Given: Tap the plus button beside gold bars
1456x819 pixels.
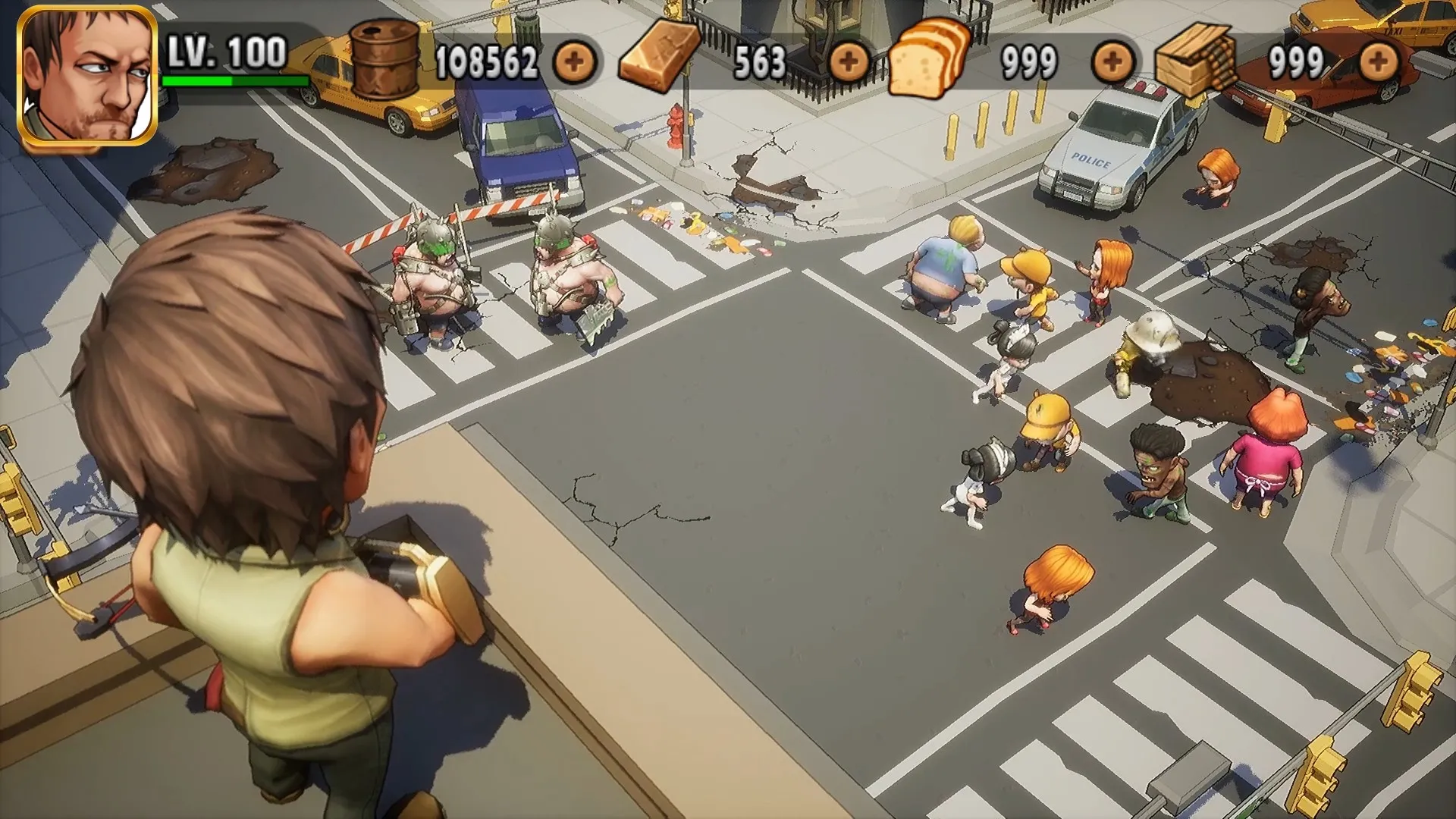Looking at the screenshot, I should 849,61.
